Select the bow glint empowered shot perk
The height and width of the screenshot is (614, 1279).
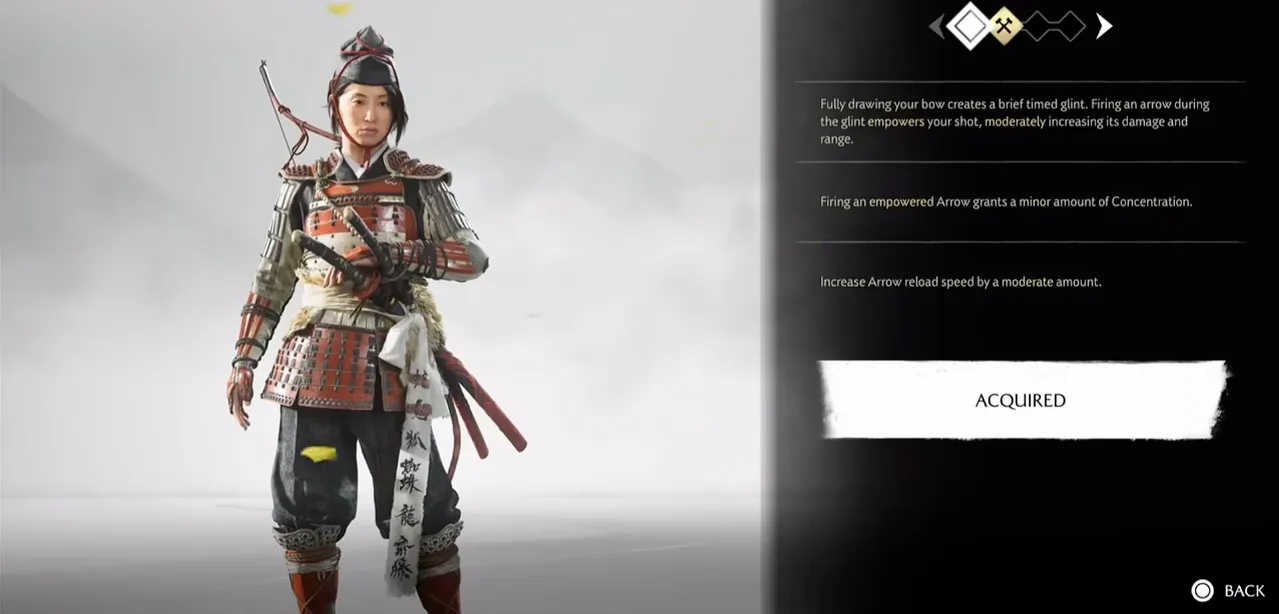point(1015,122)
